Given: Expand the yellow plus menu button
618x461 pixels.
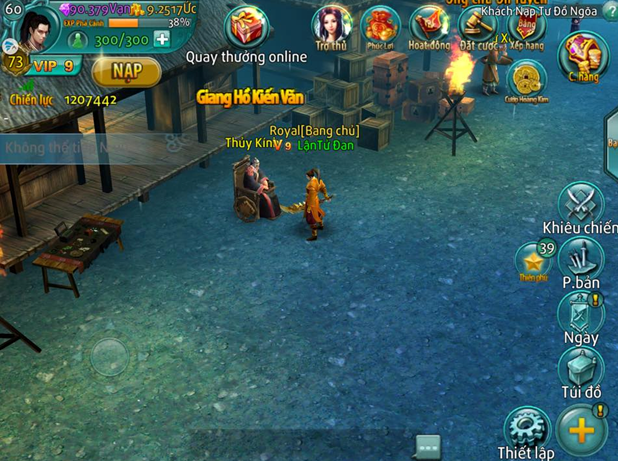Looking at the screenshot, I should [x=582, y=428].
